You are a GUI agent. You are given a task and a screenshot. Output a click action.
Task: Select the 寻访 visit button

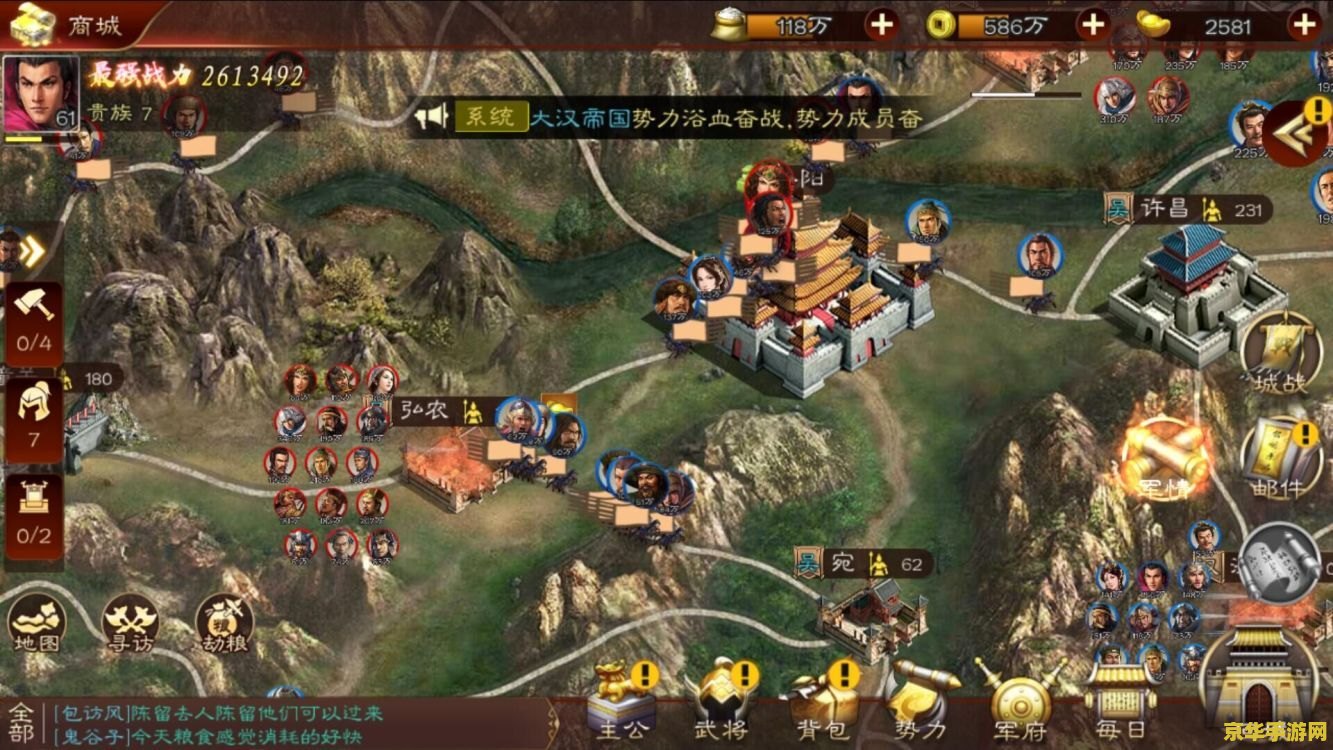pyautogui.click(x=130, y=624)
